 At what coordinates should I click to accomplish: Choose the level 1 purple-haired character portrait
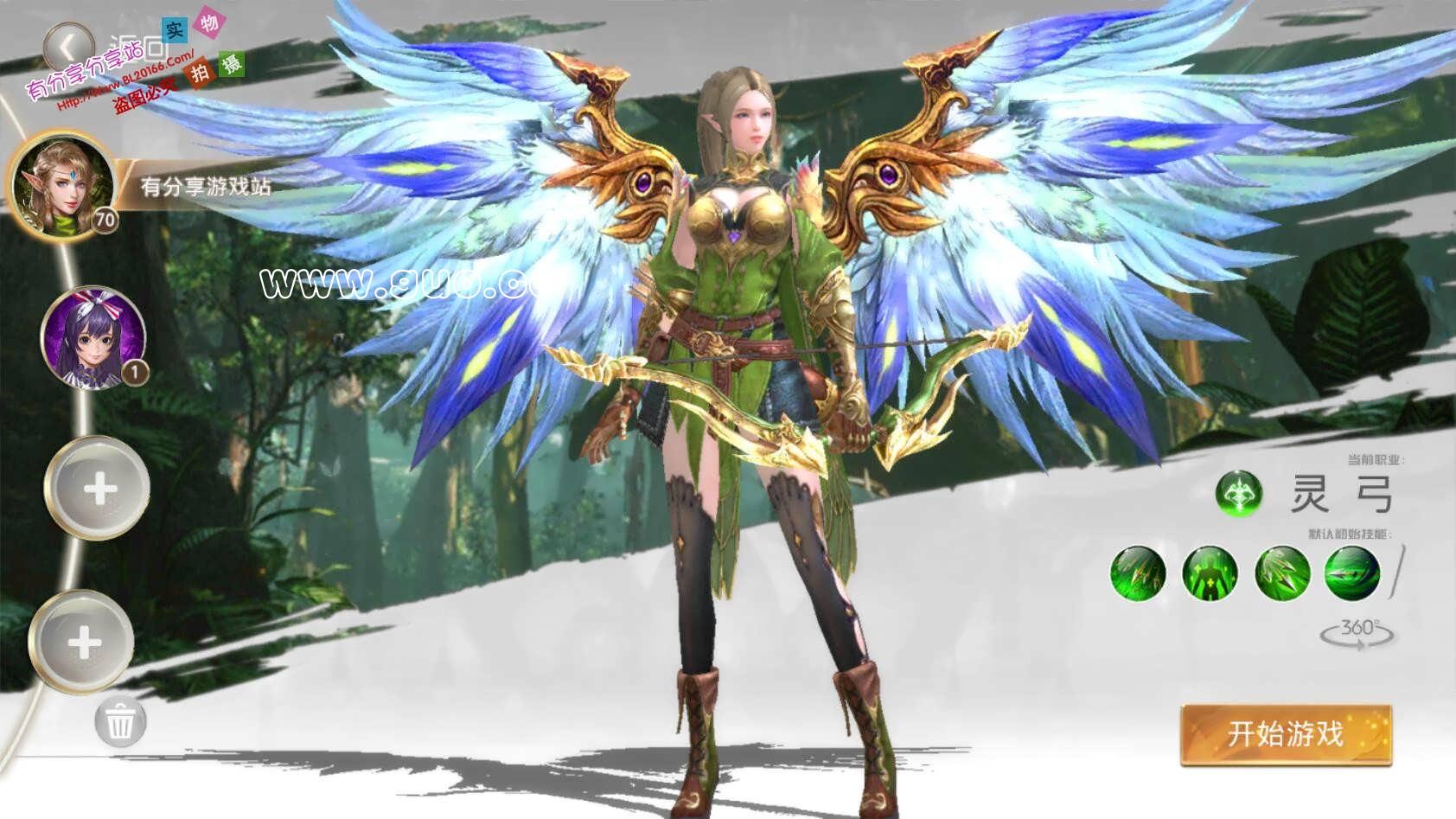click(x=93, y=336)
